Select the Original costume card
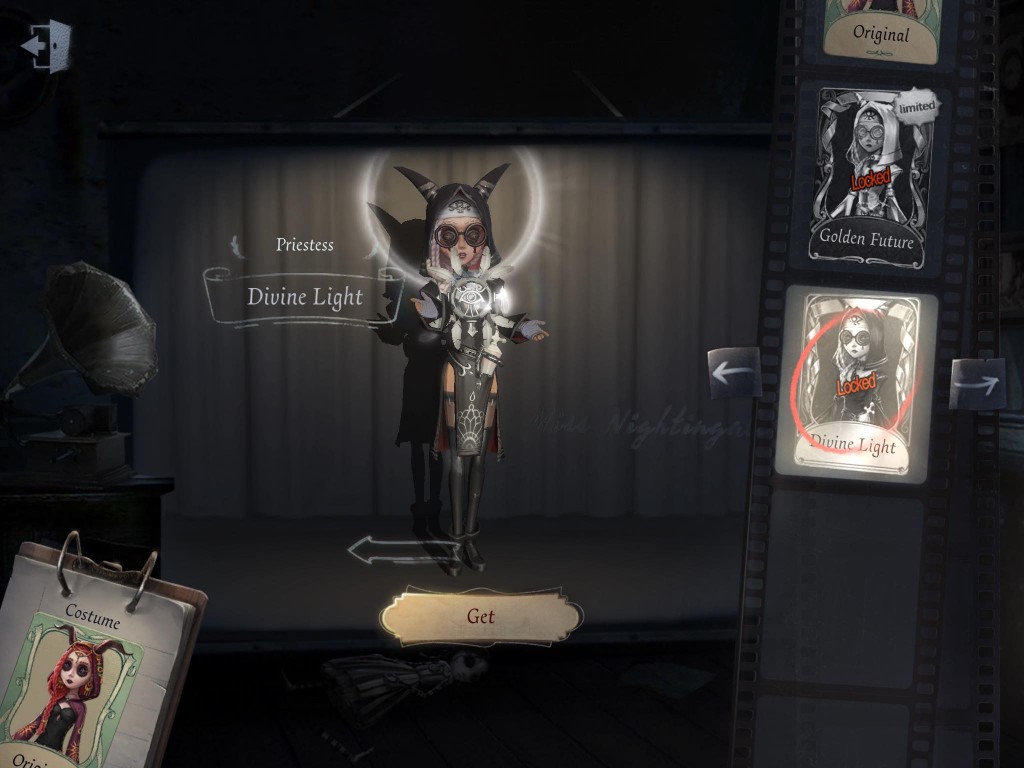Image resolution: width=1024 pixels, height=768 pixels. point(881,27)
